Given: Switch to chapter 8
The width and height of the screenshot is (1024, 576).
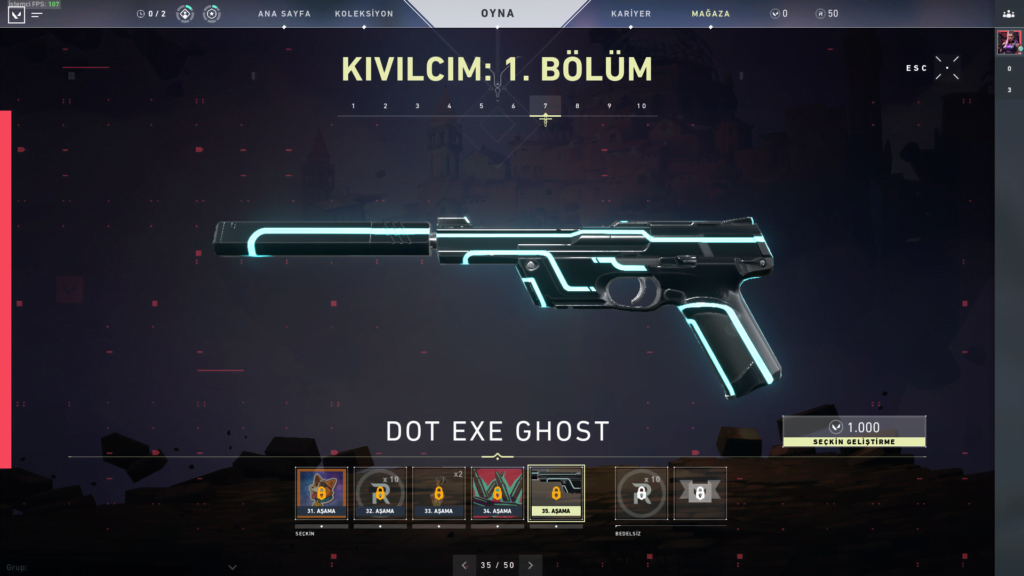Looking at the screenshot, I should (x=577, y=106).
